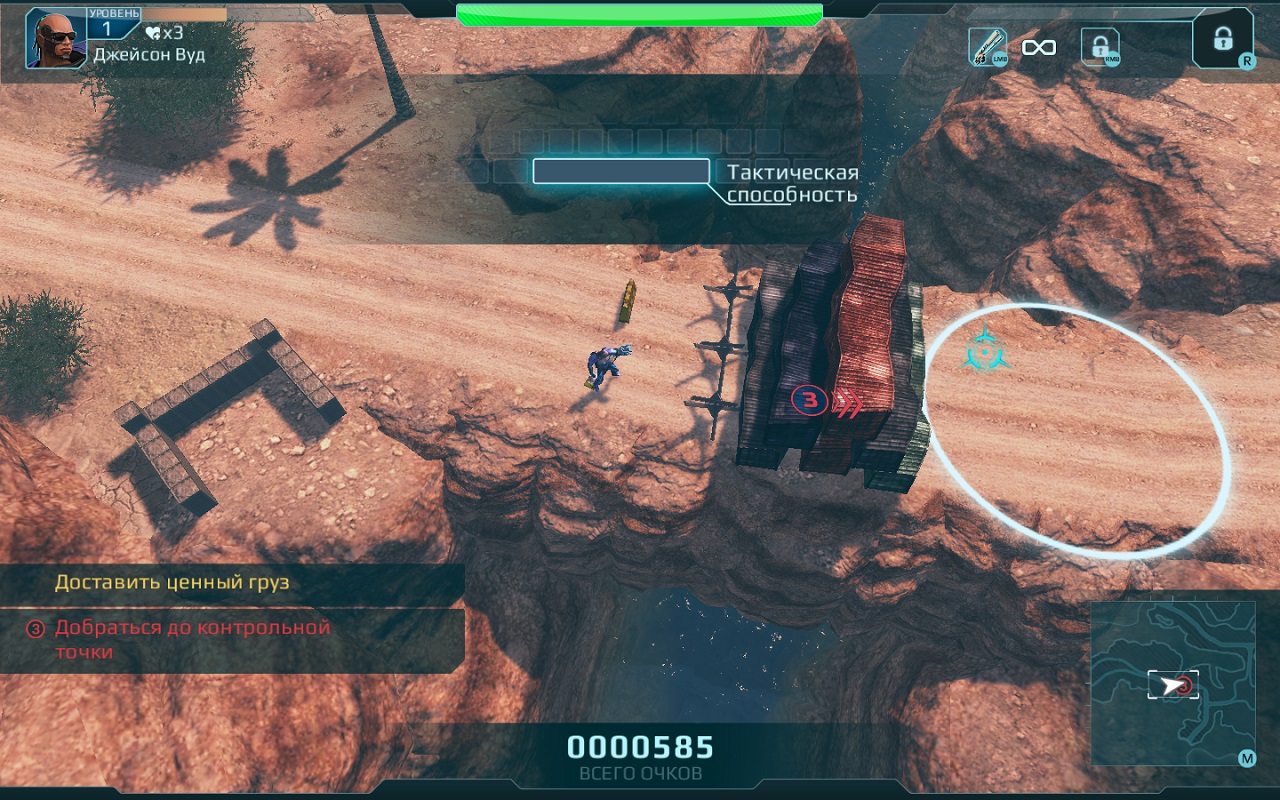
Task: Click Jason Wood's character portrait
Action: (x=55, y=38)
